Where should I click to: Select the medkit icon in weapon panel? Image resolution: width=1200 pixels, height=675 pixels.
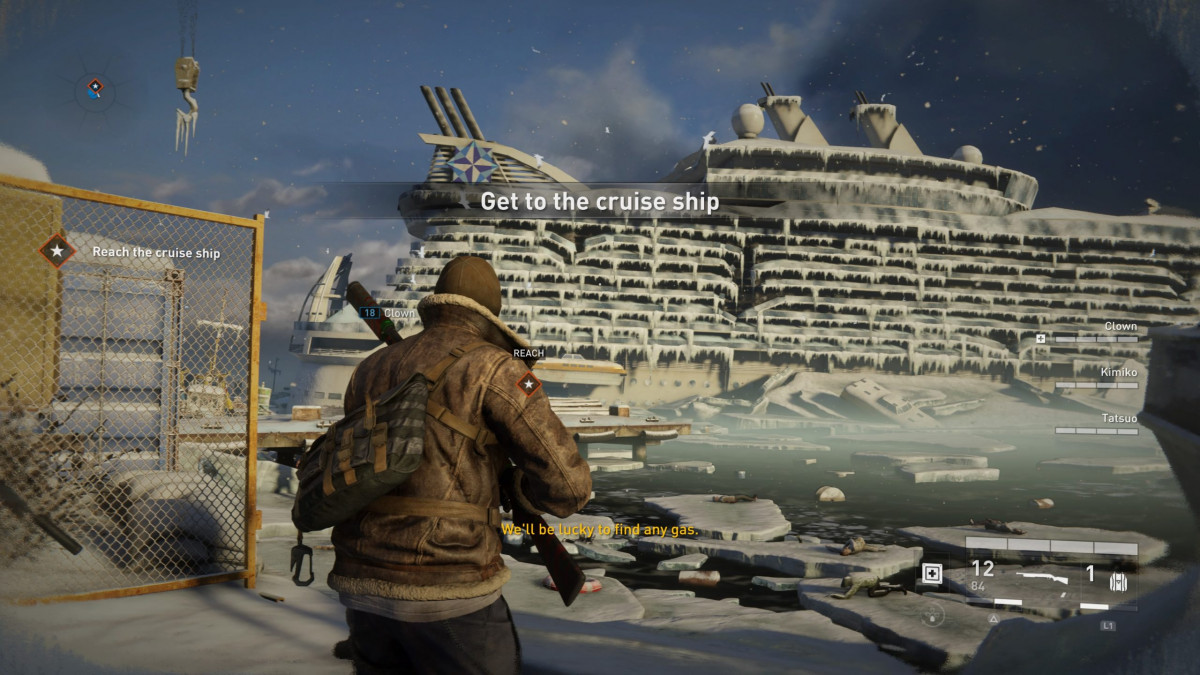point(932,574)
